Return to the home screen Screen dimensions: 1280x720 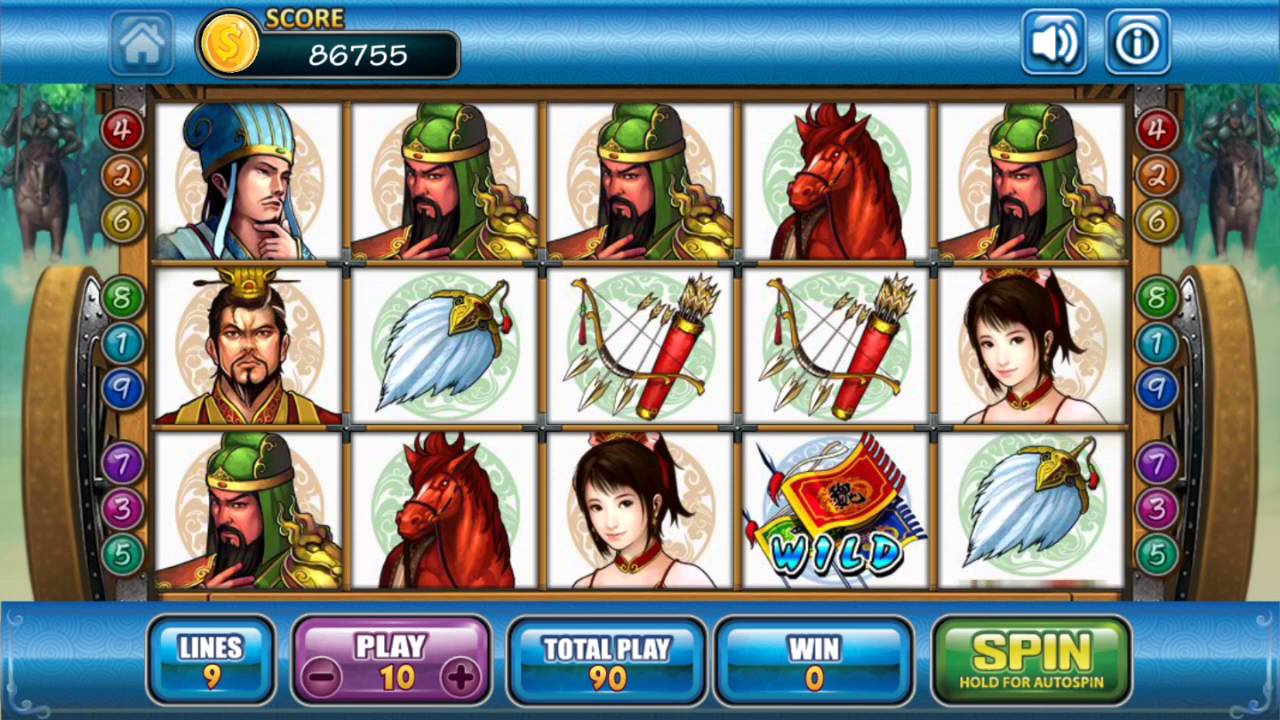[141, 43]
